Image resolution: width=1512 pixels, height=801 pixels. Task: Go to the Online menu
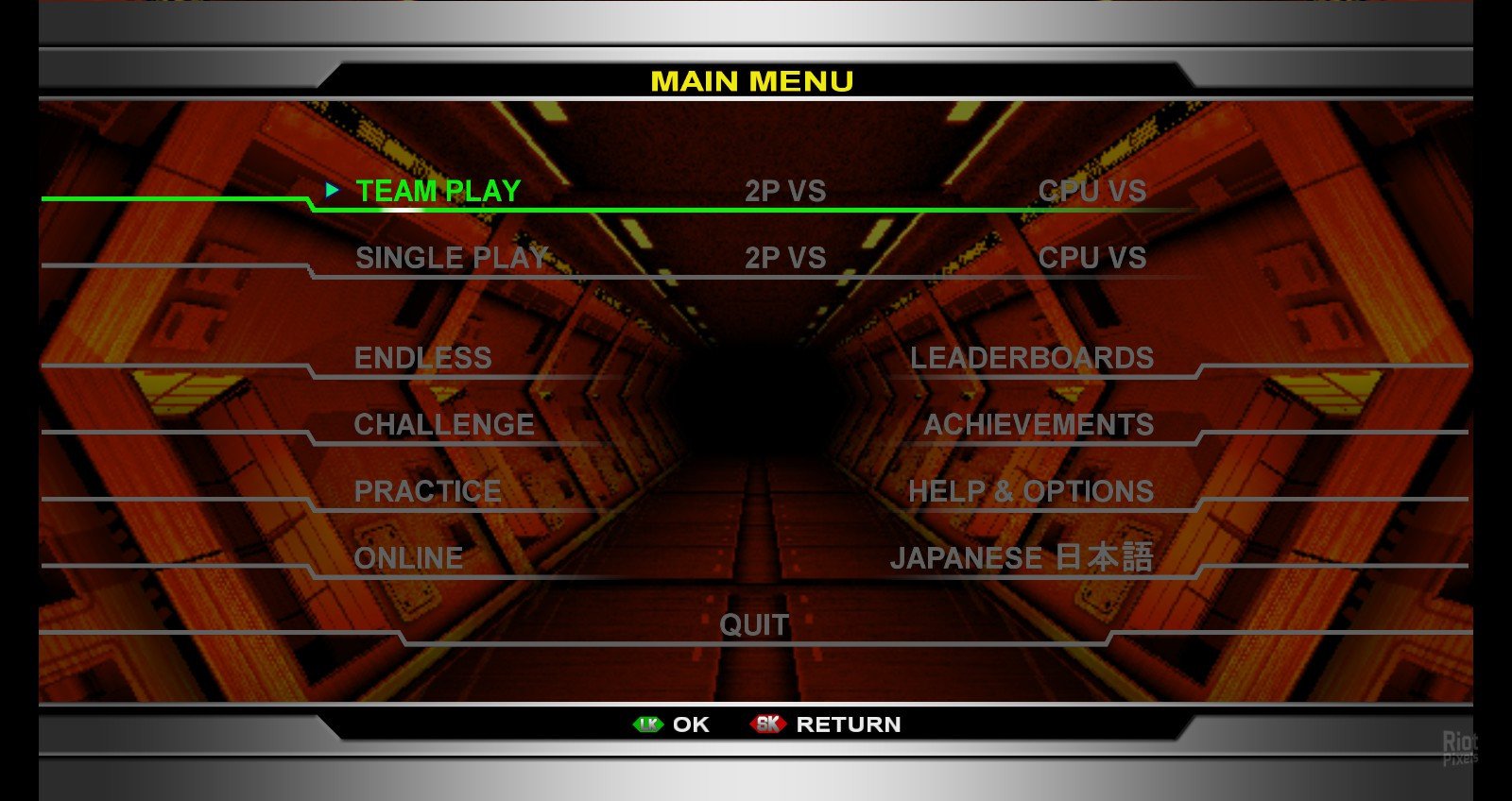(x=408, y=558)
